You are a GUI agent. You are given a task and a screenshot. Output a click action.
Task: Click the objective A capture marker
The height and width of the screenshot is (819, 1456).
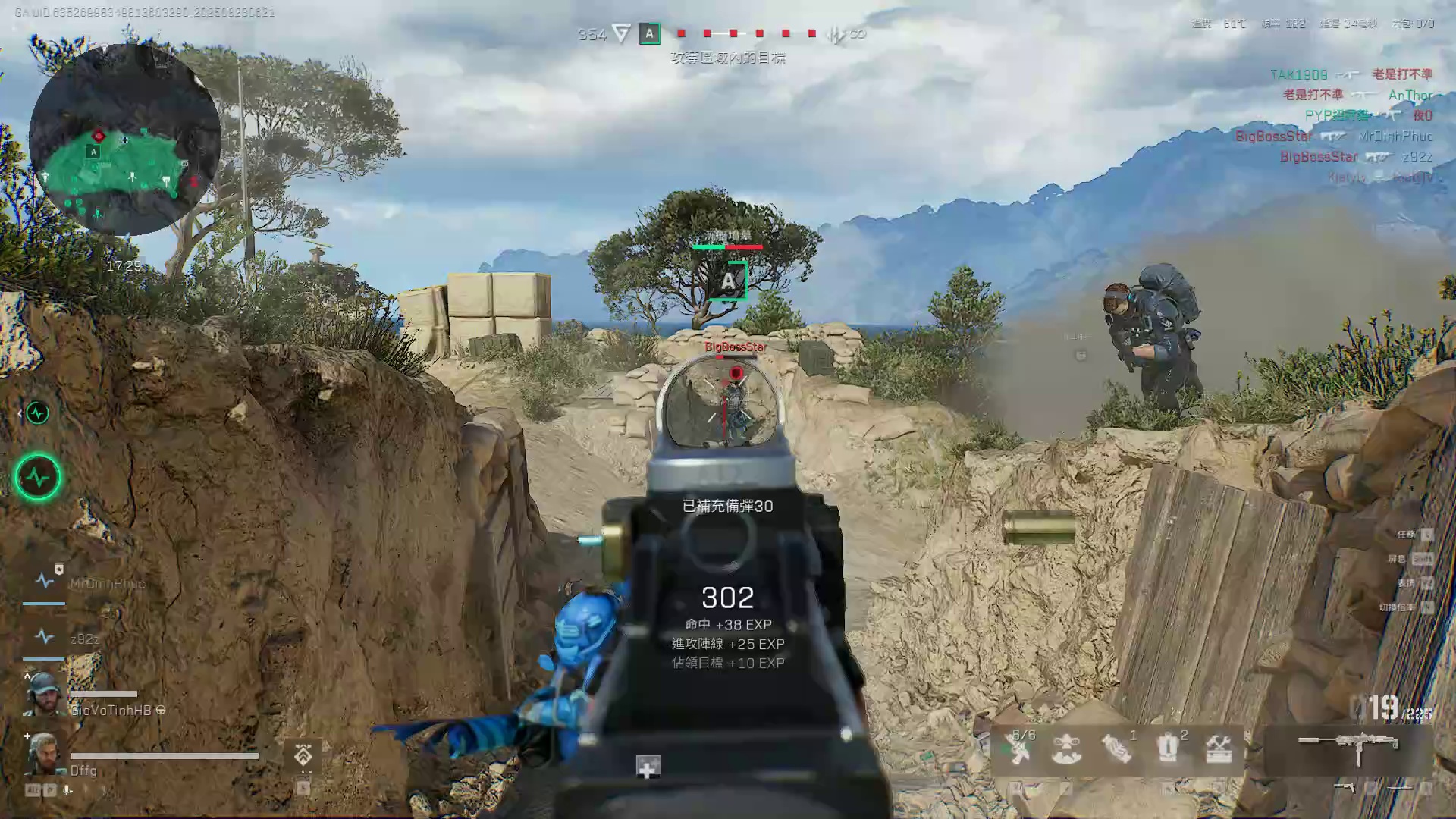click(728, 281)
